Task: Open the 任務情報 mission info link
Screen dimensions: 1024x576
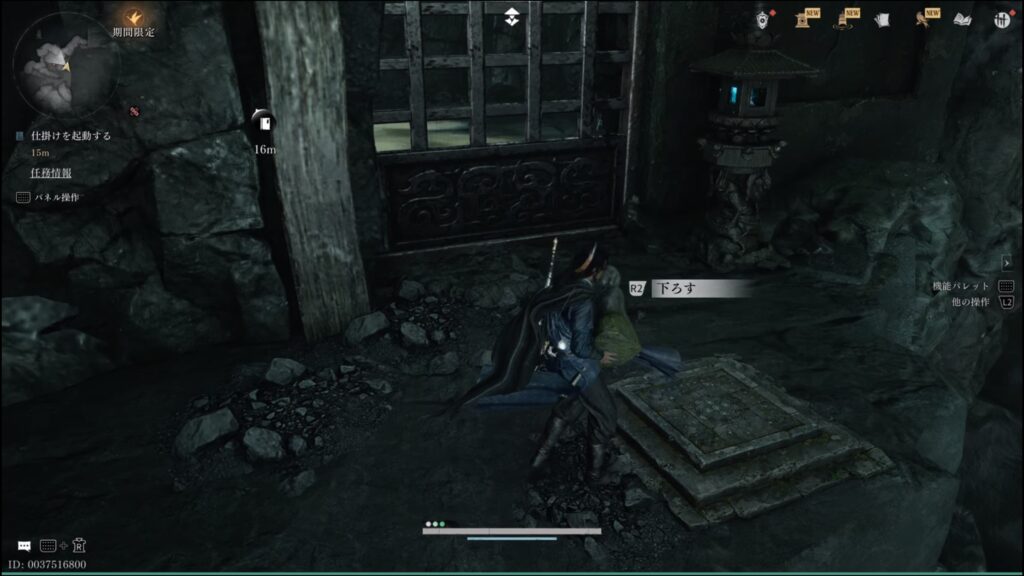Action: click(50, 172)
